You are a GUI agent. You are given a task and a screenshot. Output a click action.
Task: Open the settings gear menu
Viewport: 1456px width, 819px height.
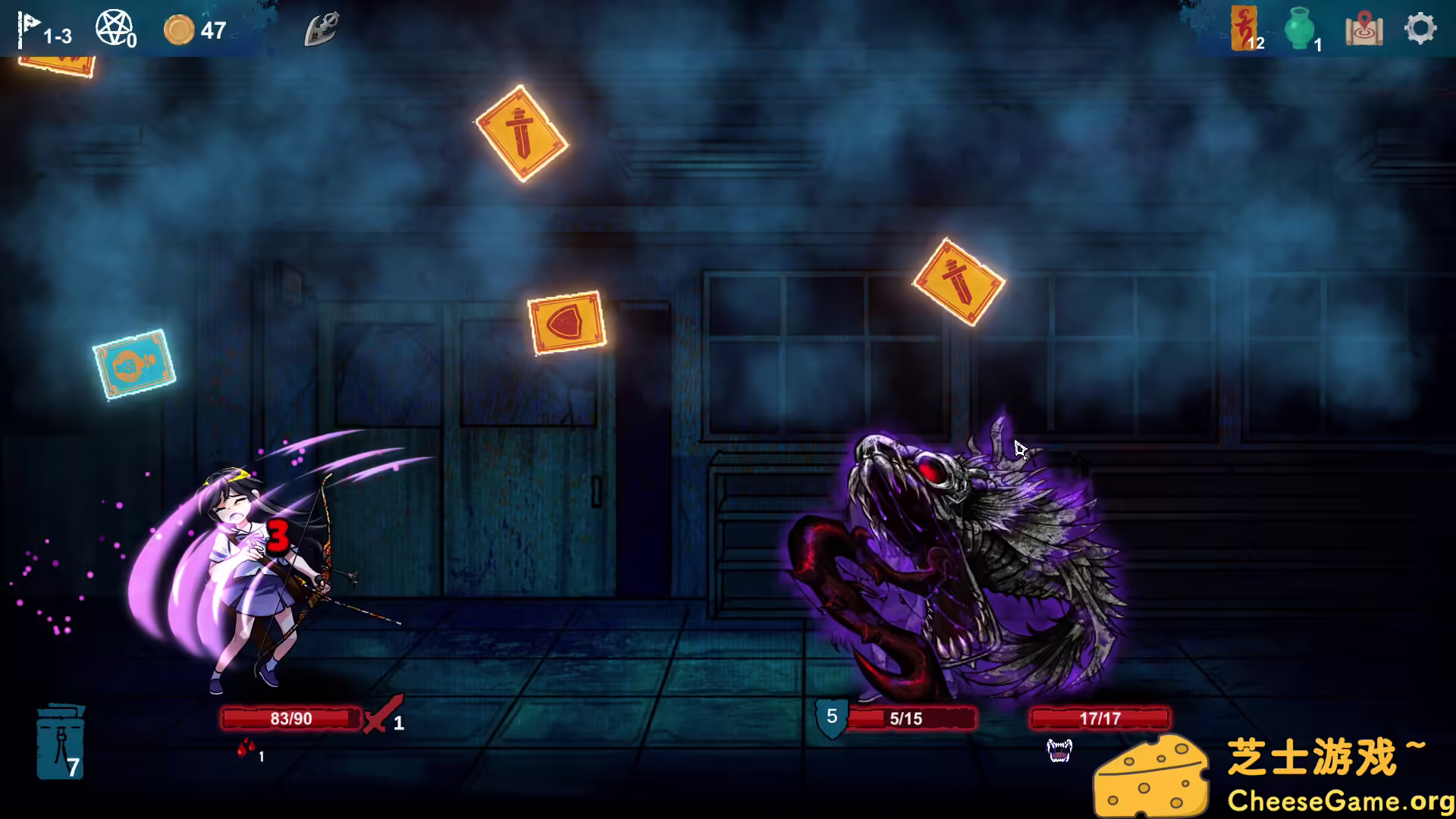pos(1419,29)
